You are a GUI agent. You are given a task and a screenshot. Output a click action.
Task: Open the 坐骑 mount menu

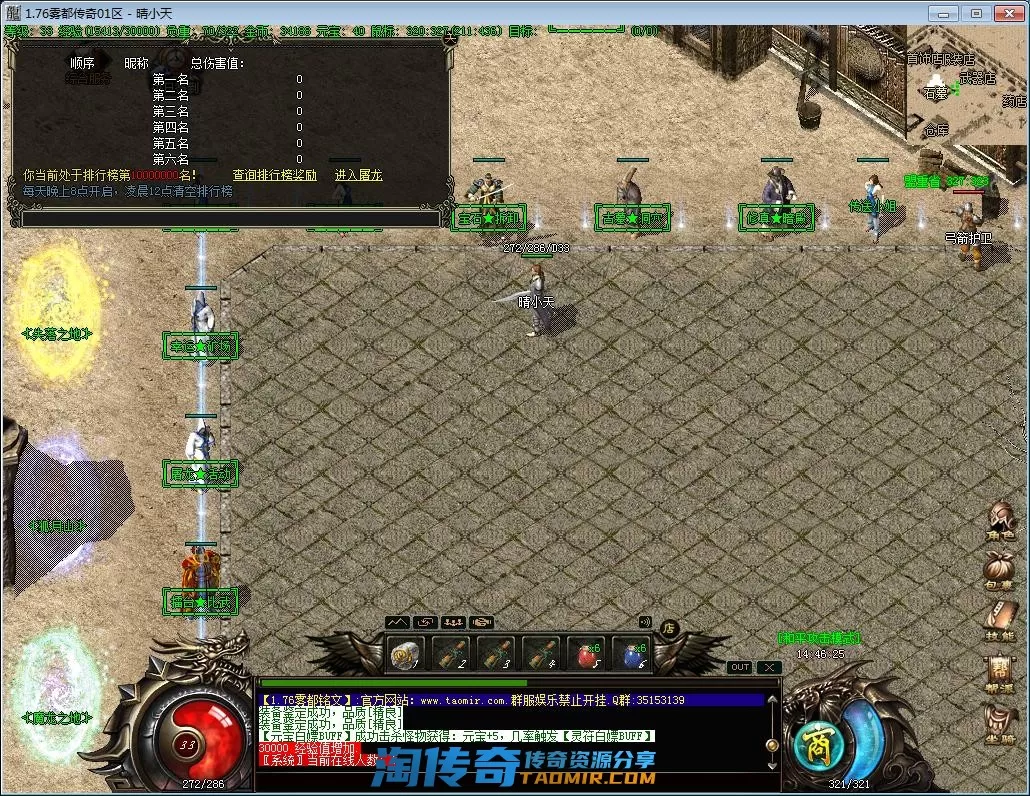point(999,723)
